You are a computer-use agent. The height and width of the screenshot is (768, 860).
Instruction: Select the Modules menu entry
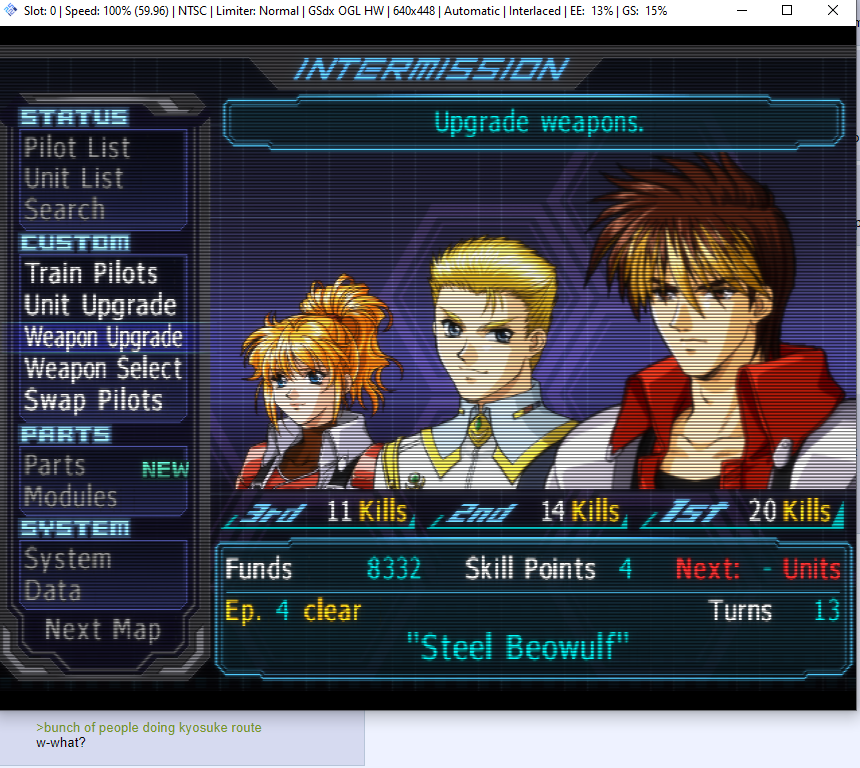[x=70, y=497]
